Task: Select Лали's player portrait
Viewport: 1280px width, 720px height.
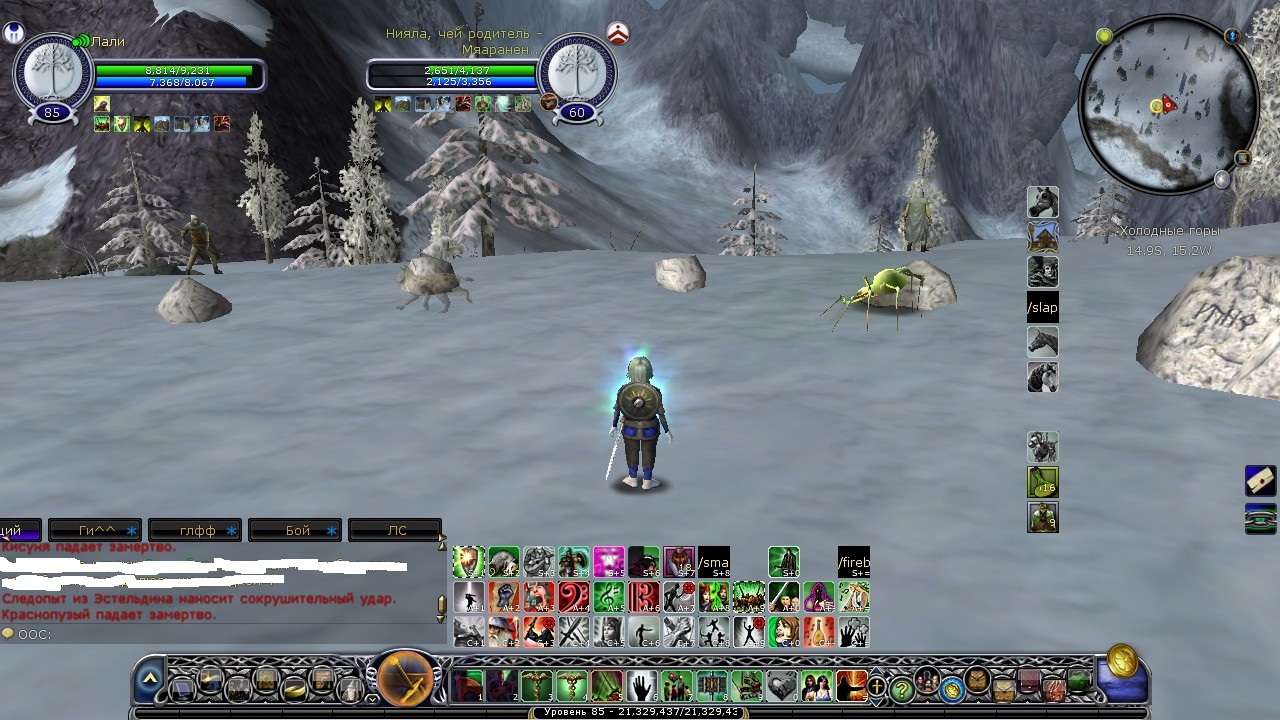Action: point(52,72)
